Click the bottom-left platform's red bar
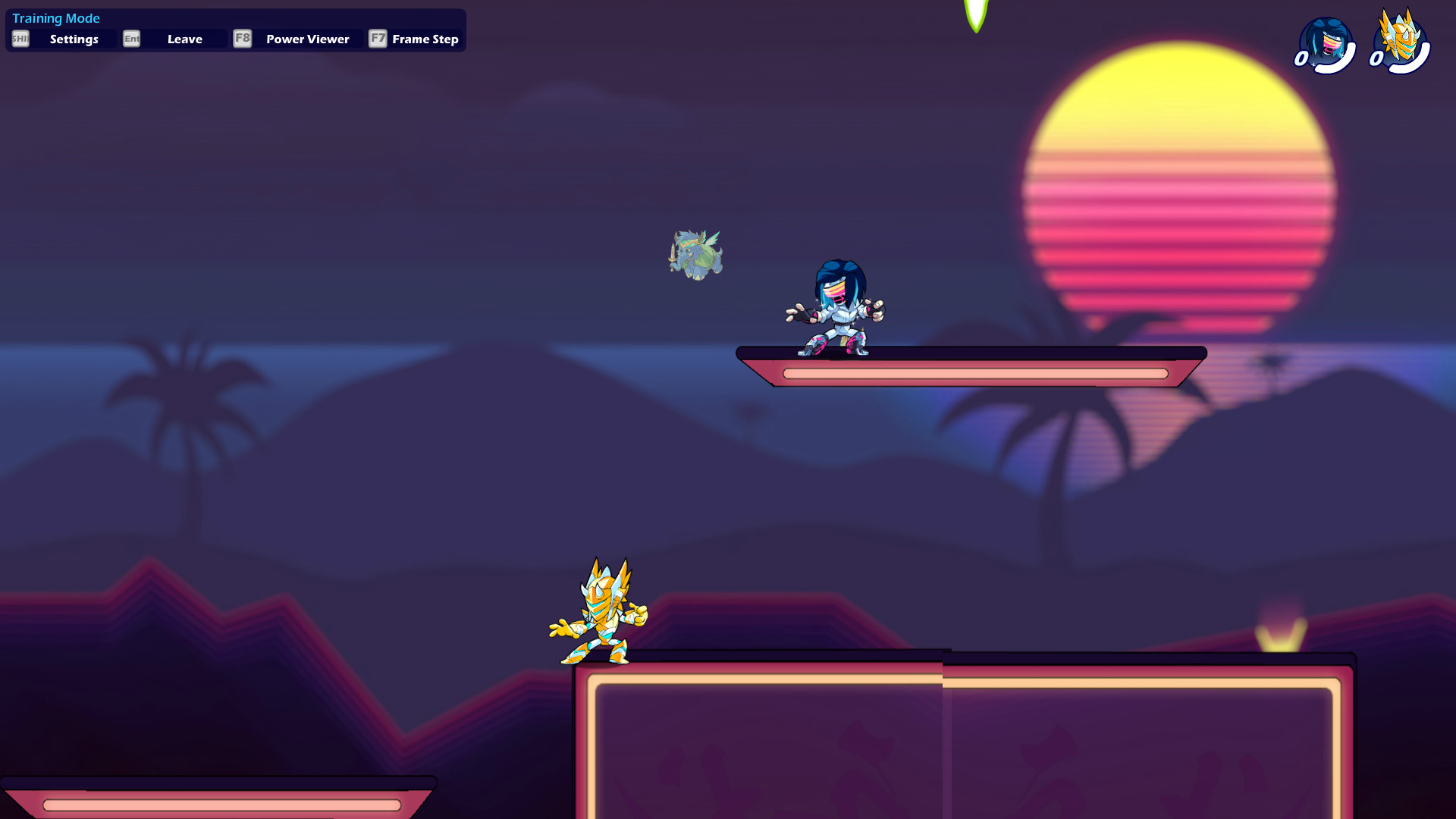Screen dimensions: 1456x819 (220, 803)
